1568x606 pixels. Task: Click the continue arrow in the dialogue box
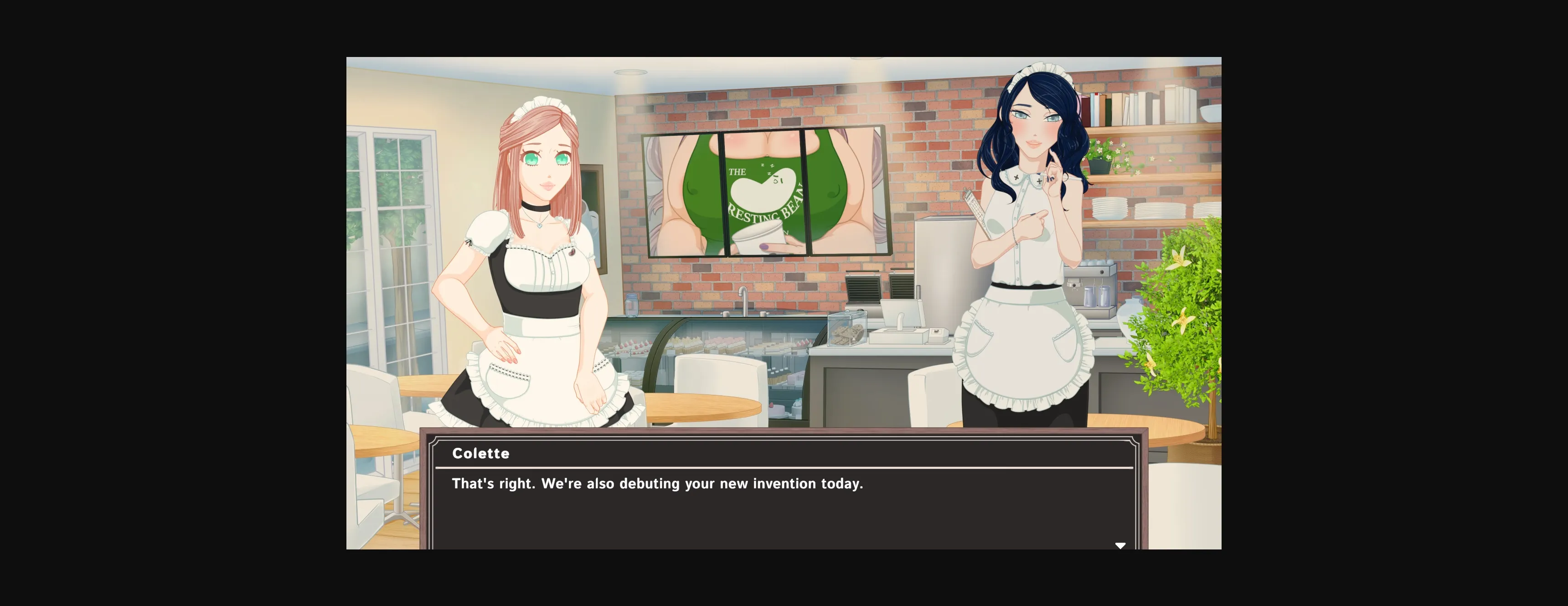pos(1120,544)
